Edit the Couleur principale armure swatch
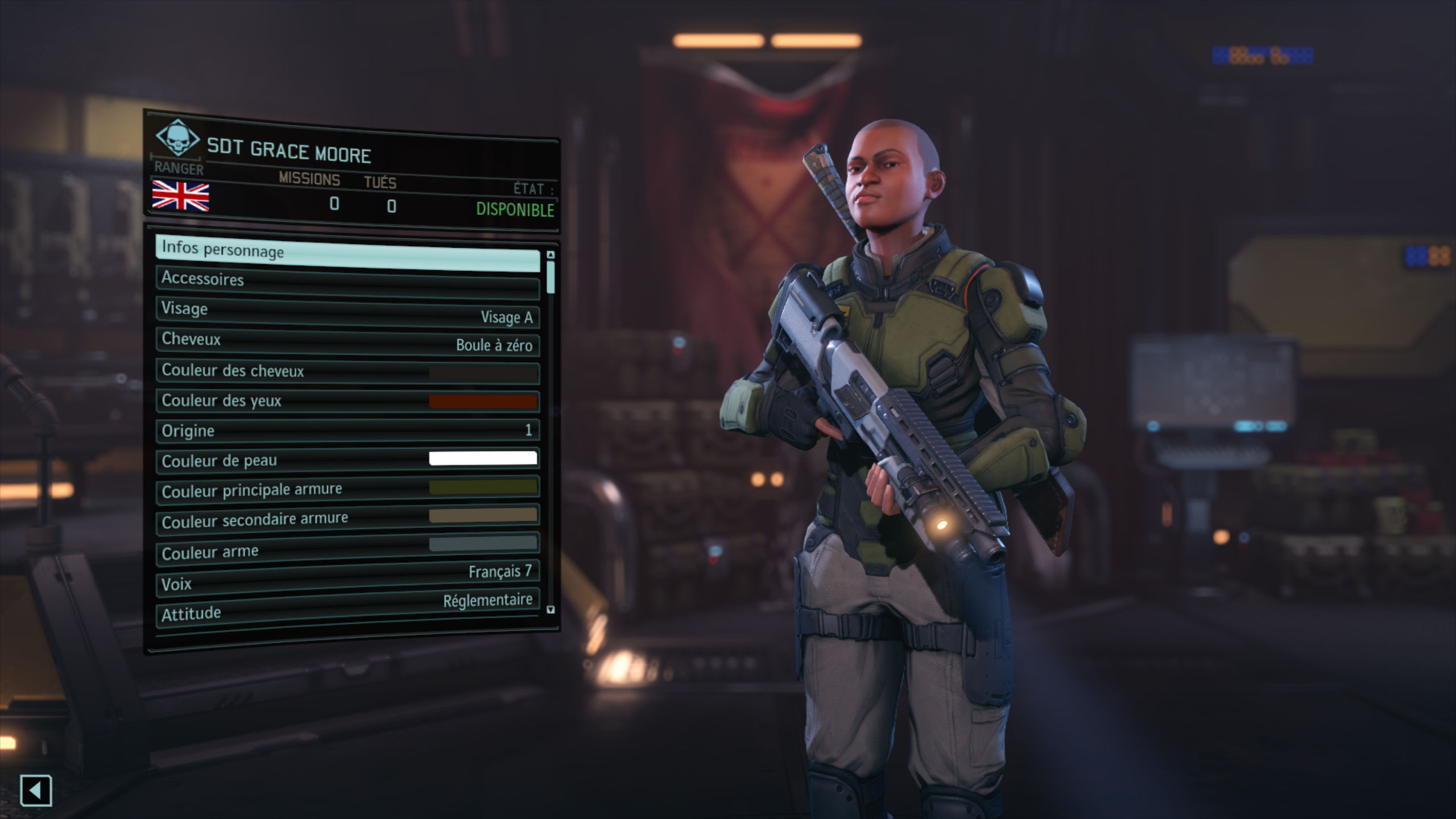 (x=482, y=487)
